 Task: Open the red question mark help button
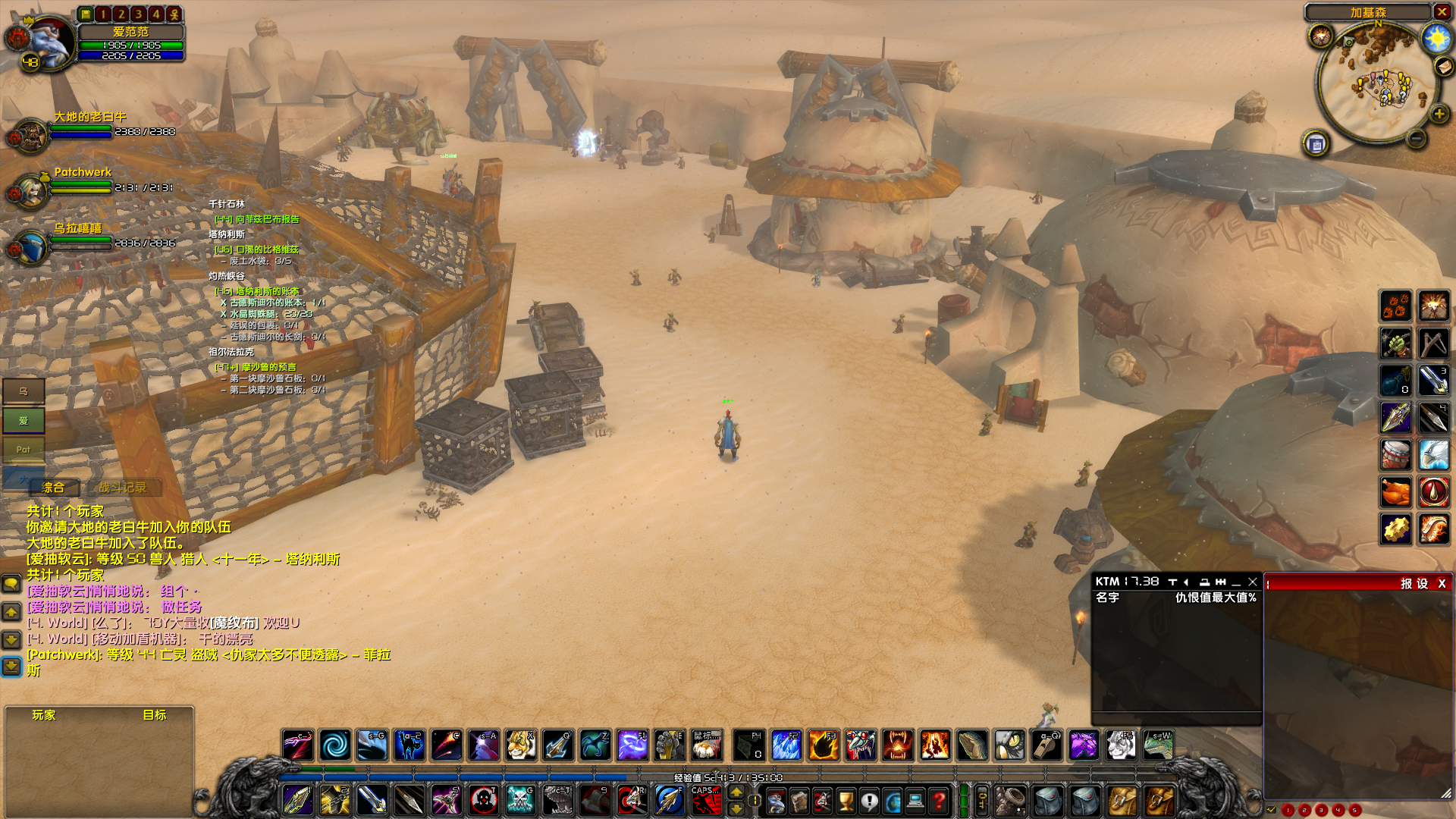pos(939,801)
